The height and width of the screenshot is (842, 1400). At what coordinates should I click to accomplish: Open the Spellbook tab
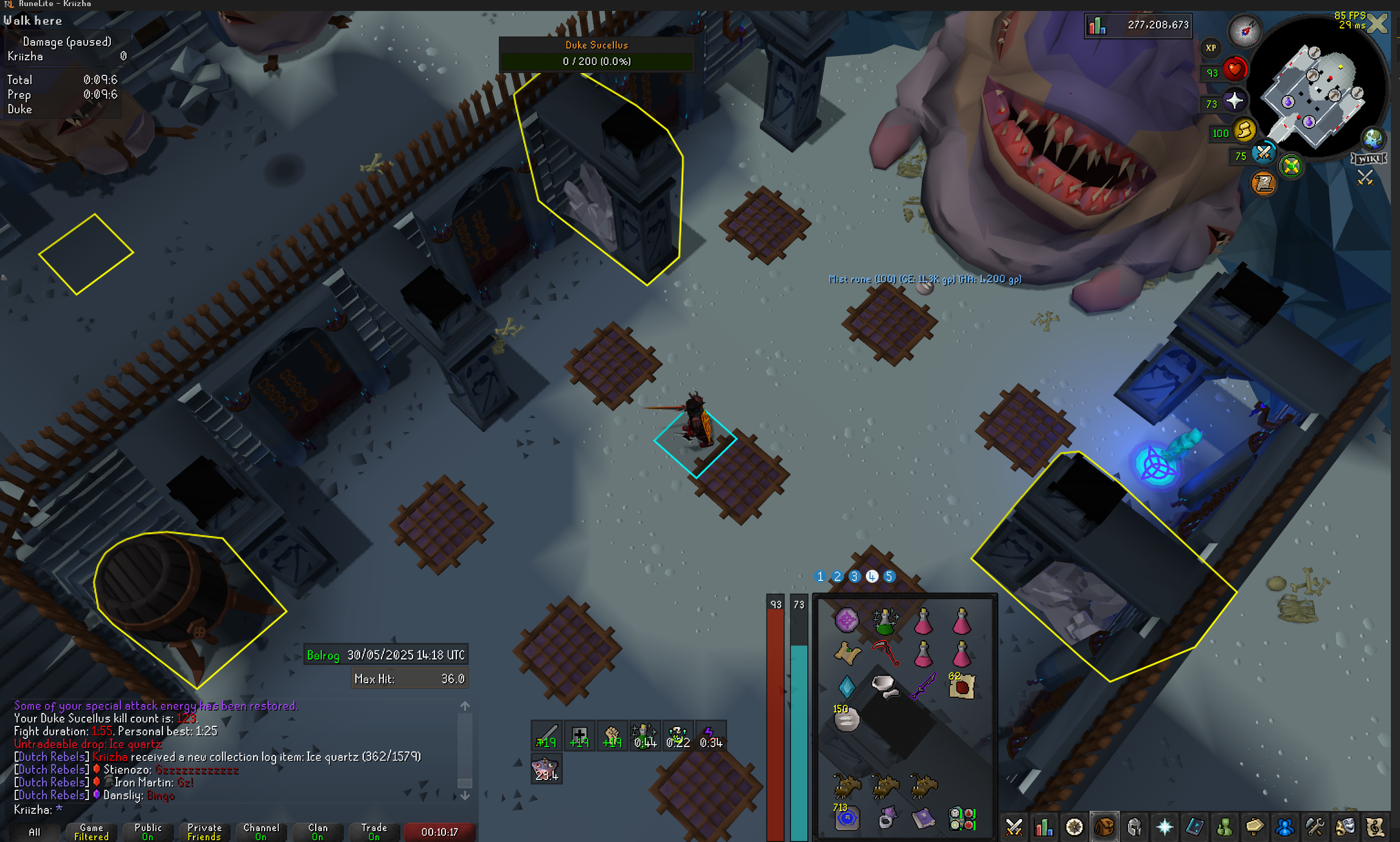click(x=1194, y=827)
